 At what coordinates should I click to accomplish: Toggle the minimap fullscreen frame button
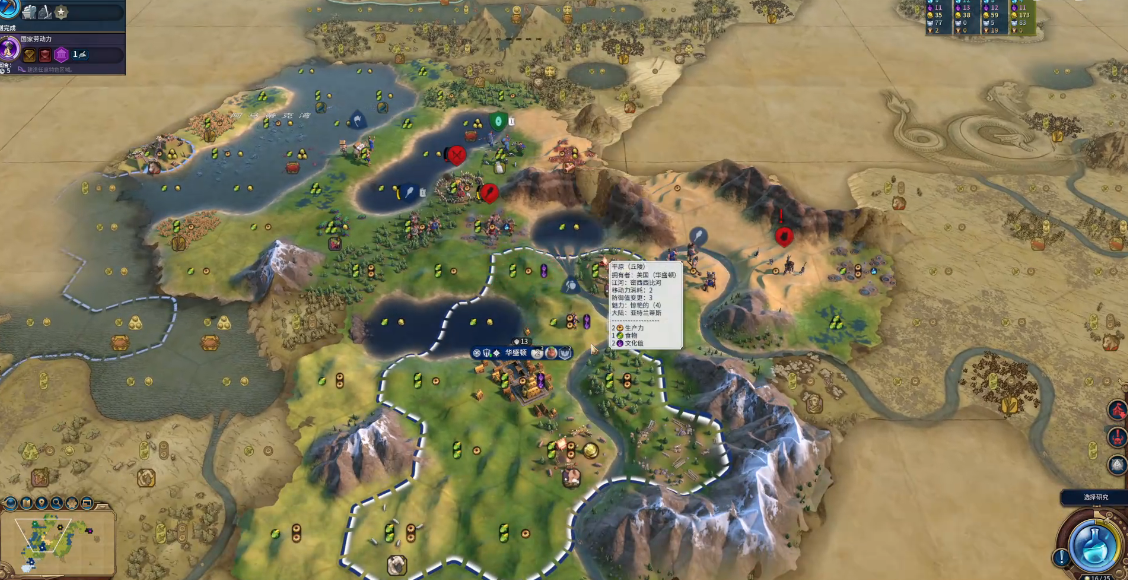tap(89, 503)
